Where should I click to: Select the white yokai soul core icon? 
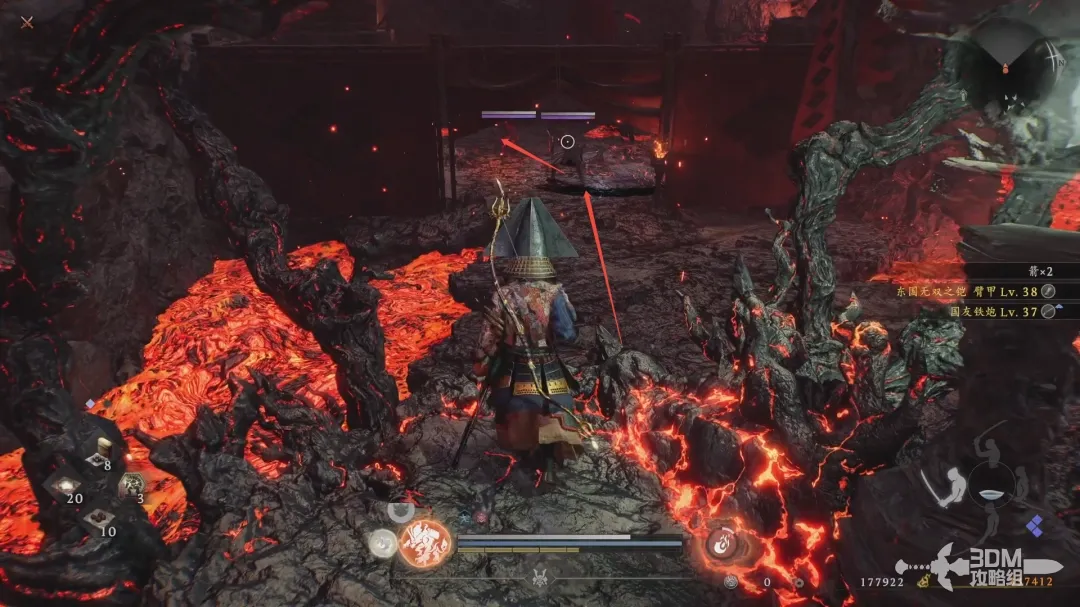(x=382, y=543)
